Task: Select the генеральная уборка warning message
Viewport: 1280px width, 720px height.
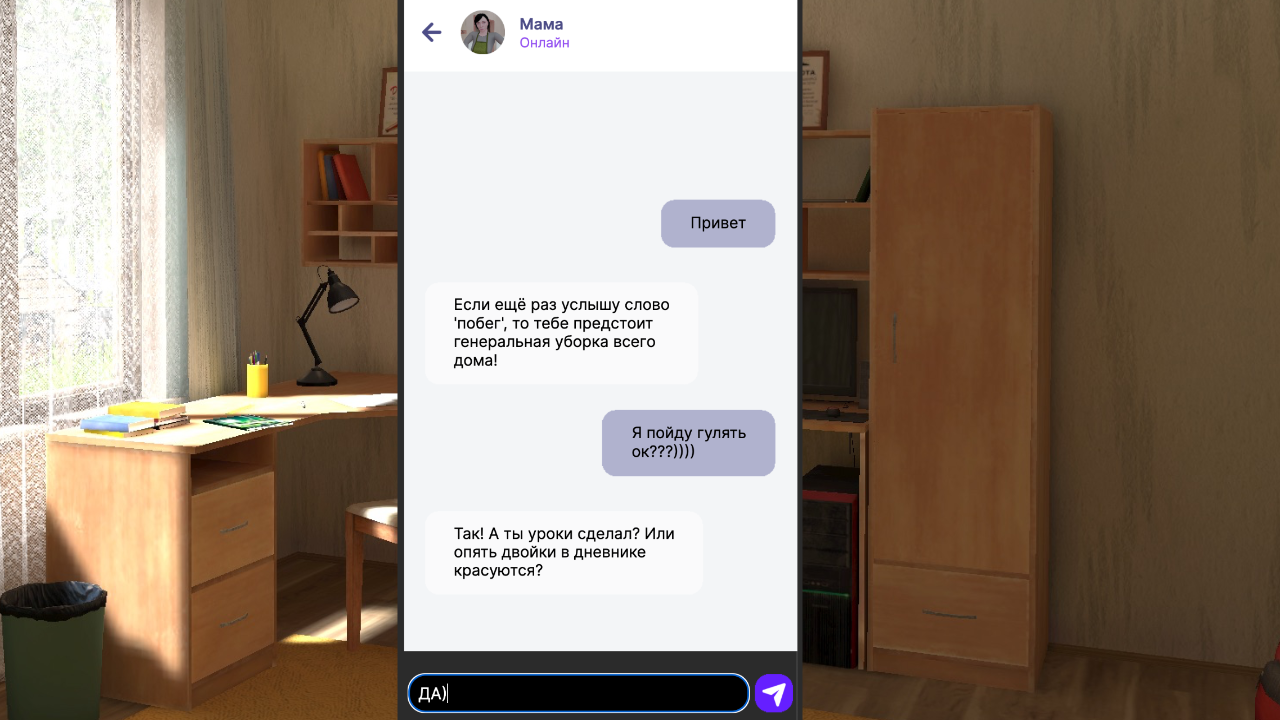Action: pos(560,332)
